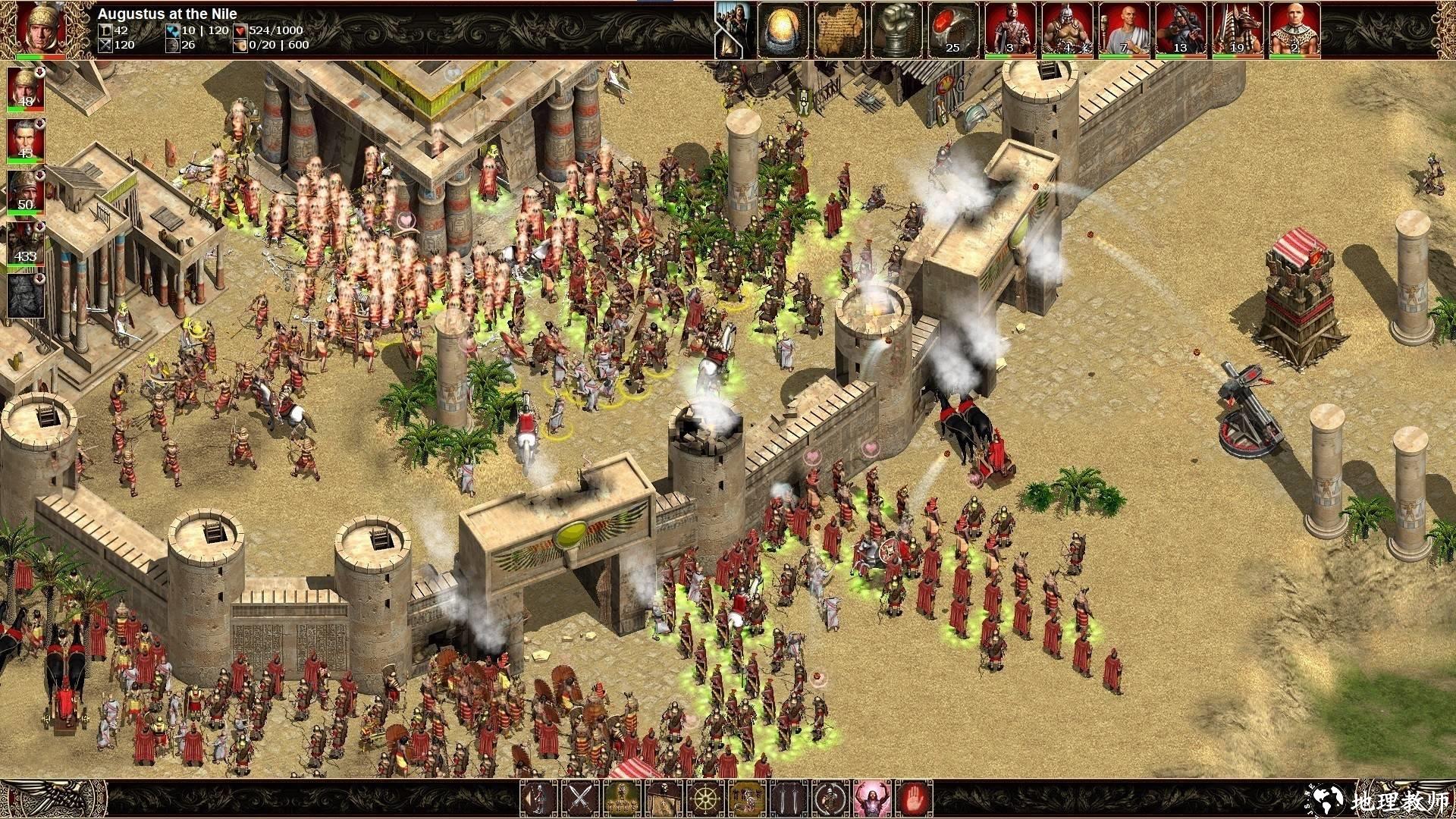Image resolution: width=1456 pixels, height=819 pixels.
Task: Activate the crossed swords attack command
Action: [x=580, y=799]
